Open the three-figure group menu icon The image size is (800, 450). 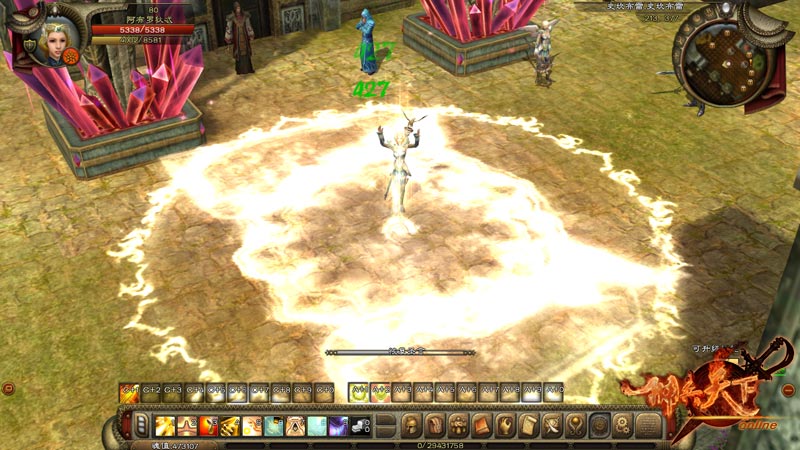tap(459, 425)
